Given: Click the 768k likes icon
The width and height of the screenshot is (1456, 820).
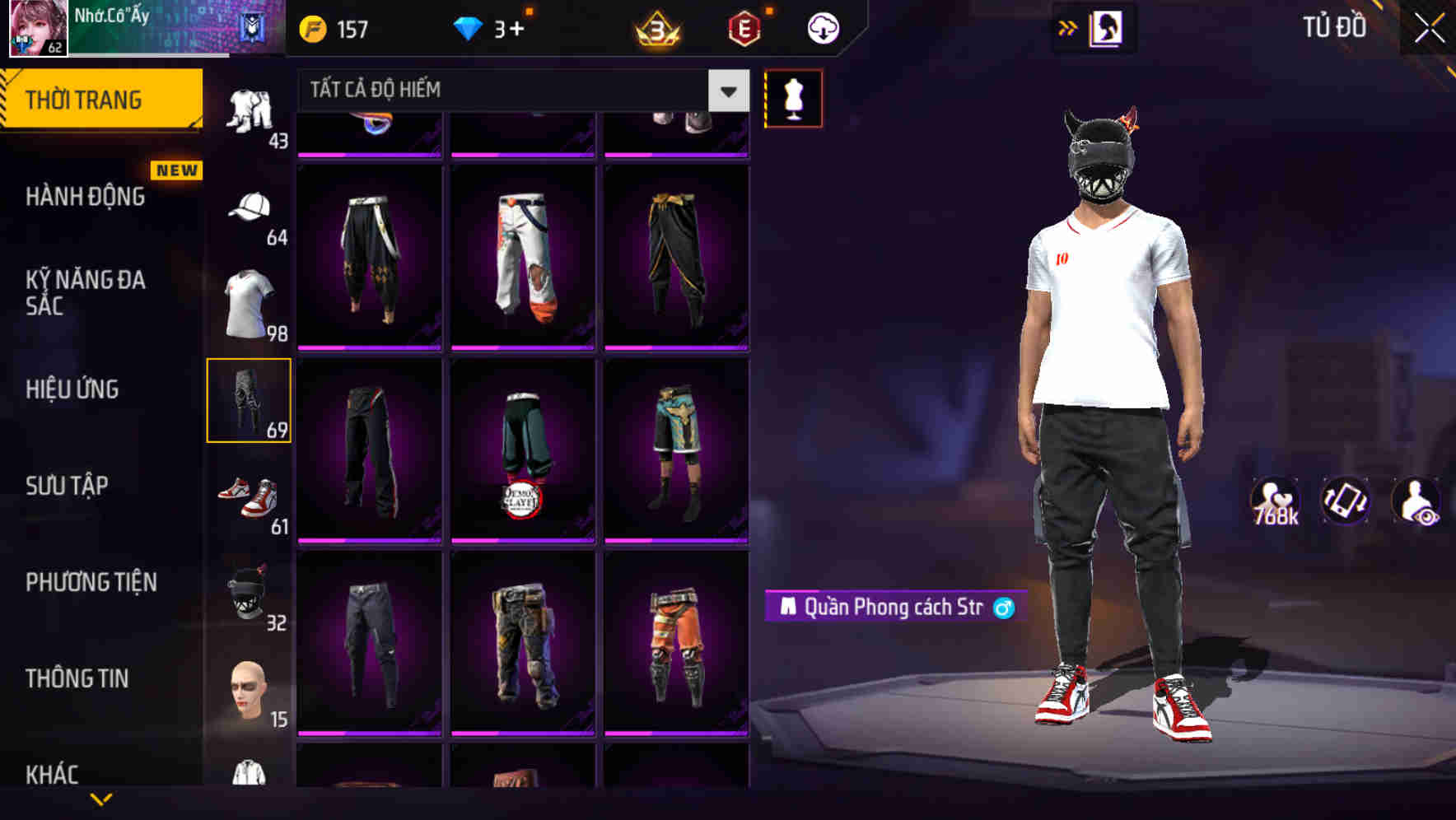Looking at the screenshot, I should tap(1275, 502).
